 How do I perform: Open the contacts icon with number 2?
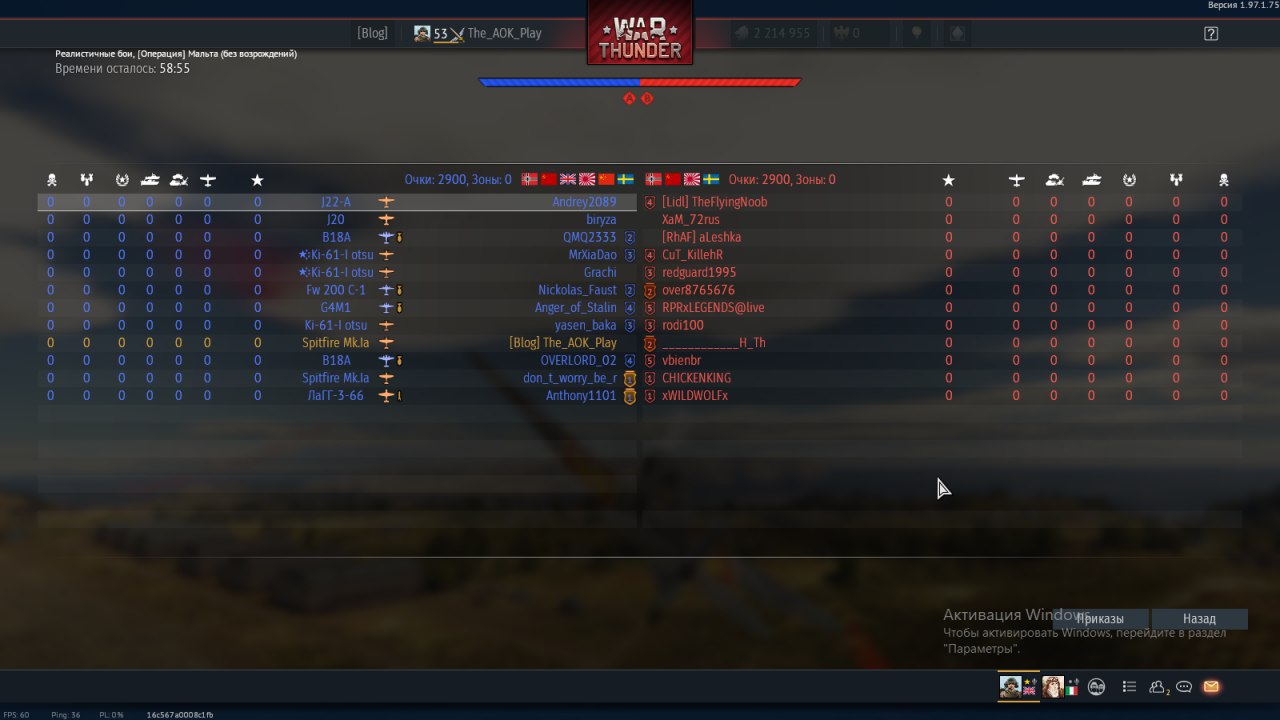click(1158, 687)
